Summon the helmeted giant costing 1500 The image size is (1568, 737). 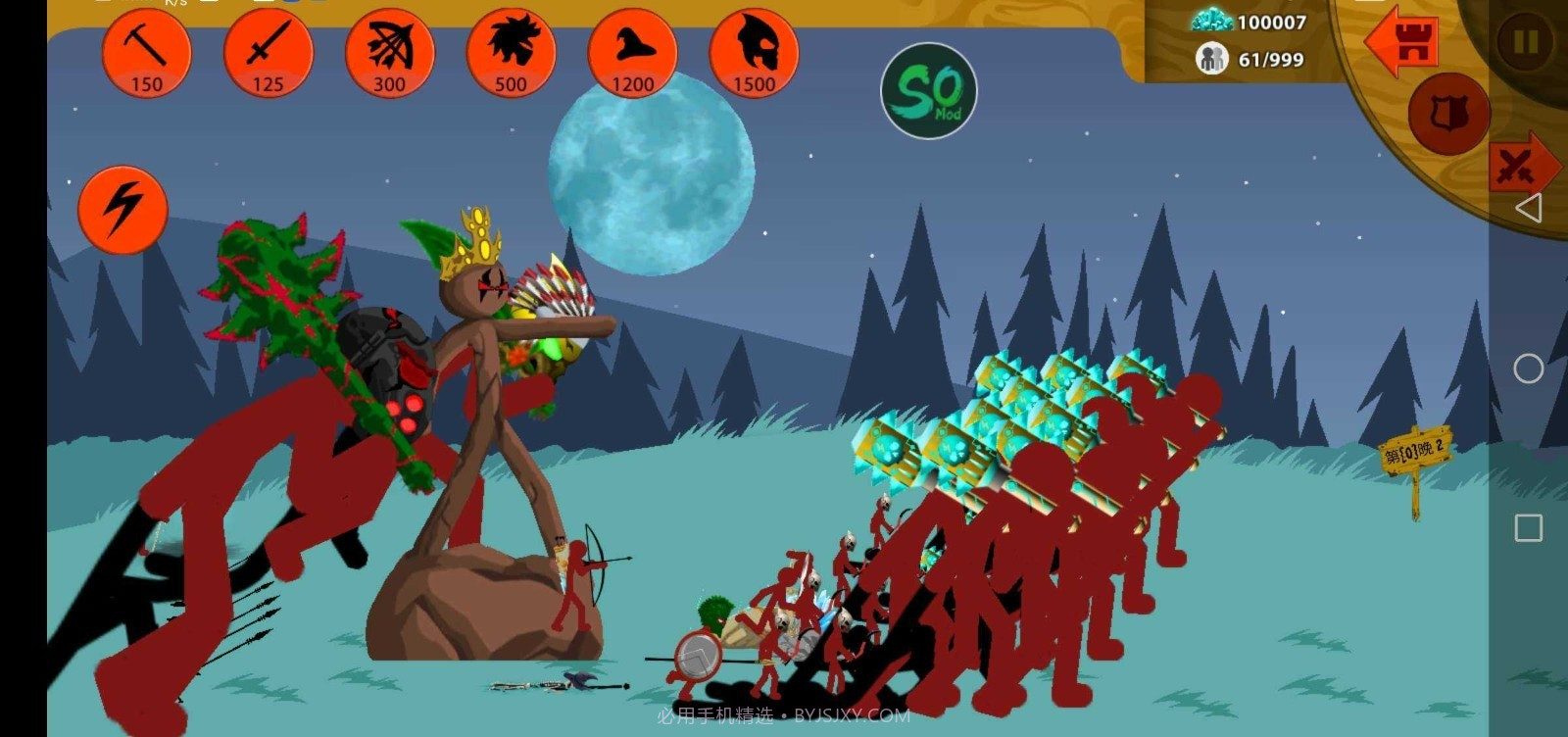point(754,53)
